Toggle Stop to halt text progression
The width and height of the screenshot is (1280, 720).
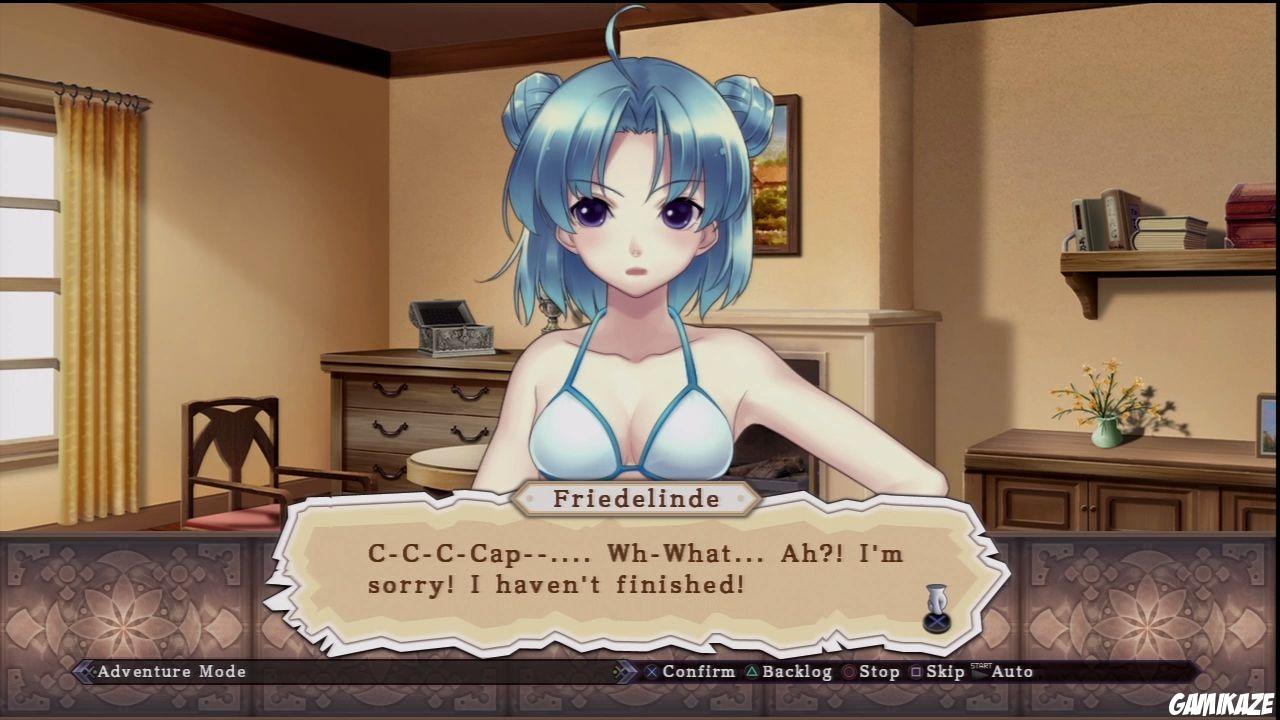pos(875,672)
